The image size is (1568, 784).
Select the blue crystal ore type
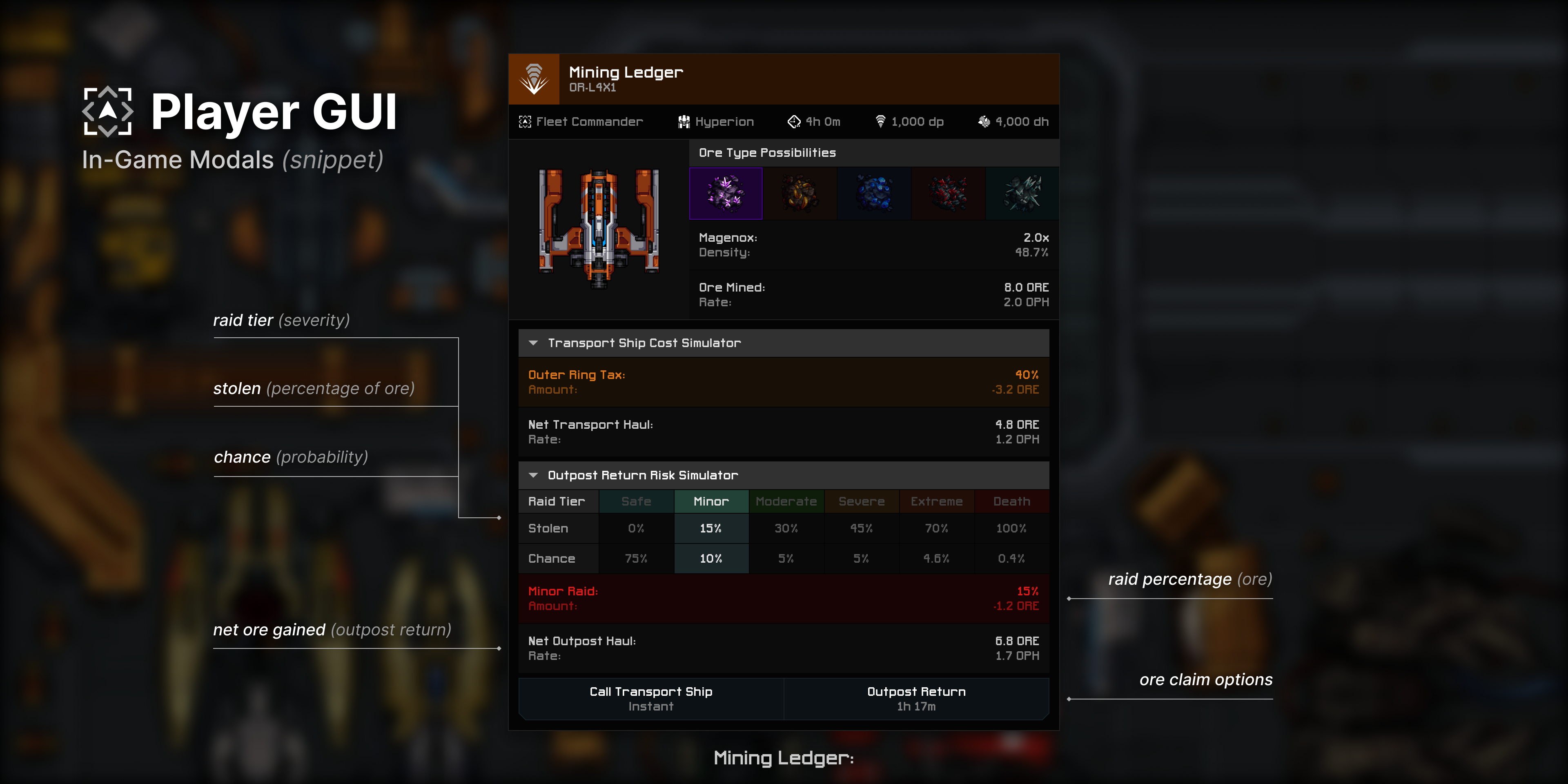point(873,193)
